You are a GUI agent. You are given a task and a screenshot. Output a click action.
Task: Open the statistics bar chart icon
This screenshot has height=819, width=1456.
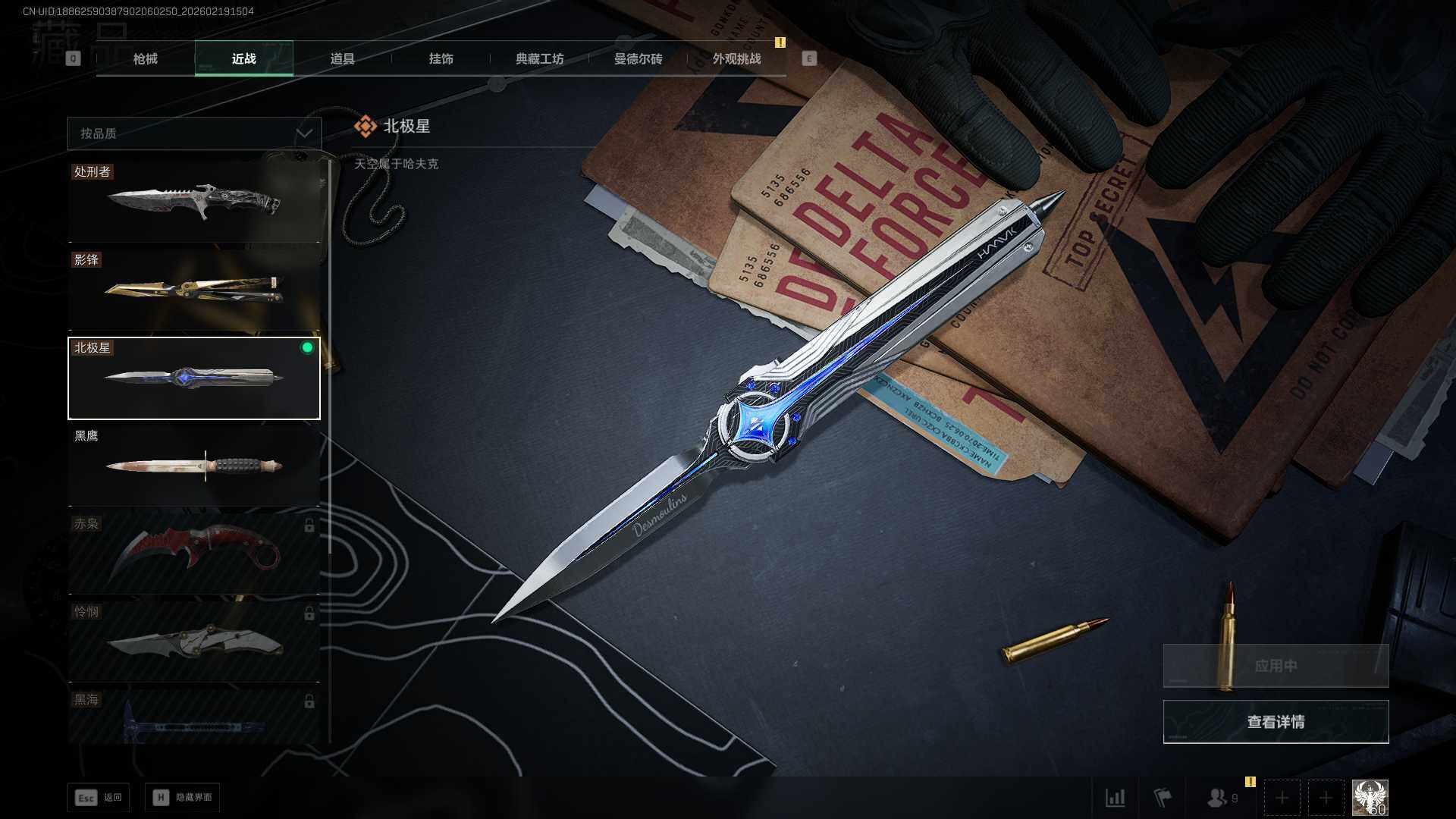click(x=1115, y=798)
